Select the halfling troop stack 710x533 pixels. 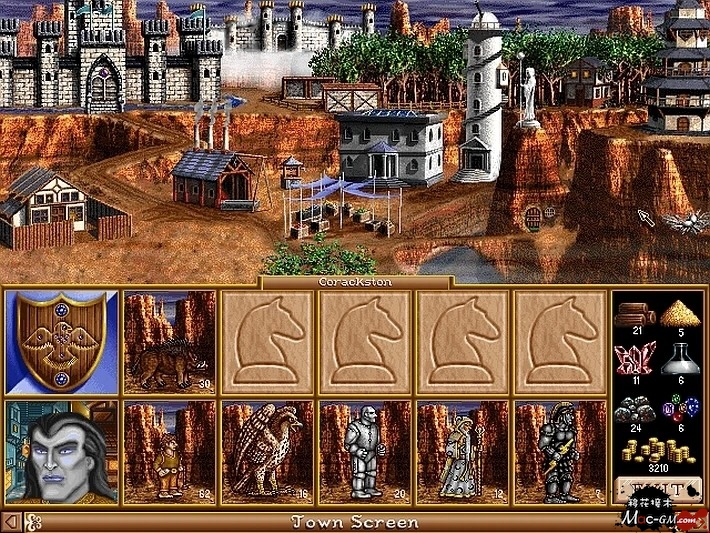tap(169, 452)
